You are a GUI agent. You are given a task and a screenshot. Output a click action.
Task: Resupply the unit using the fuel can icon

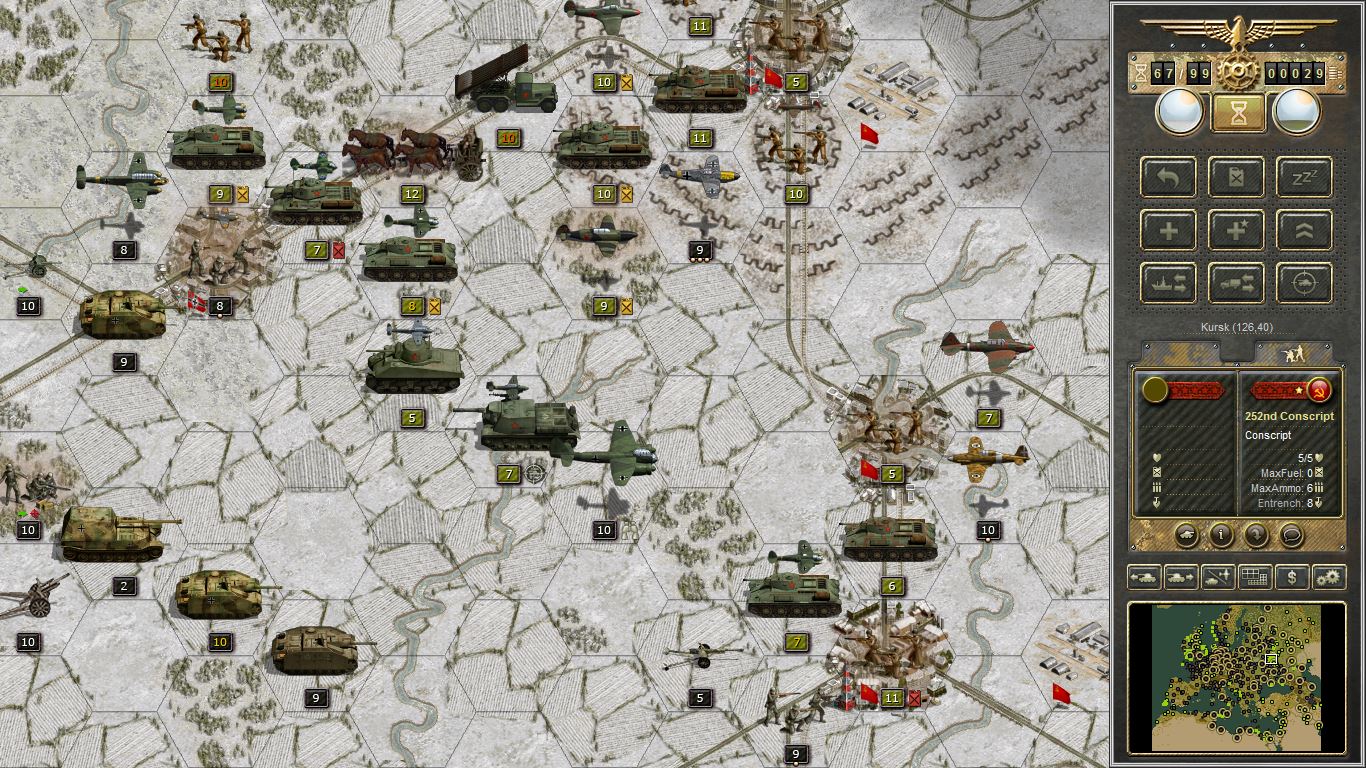pos(1236,177)
